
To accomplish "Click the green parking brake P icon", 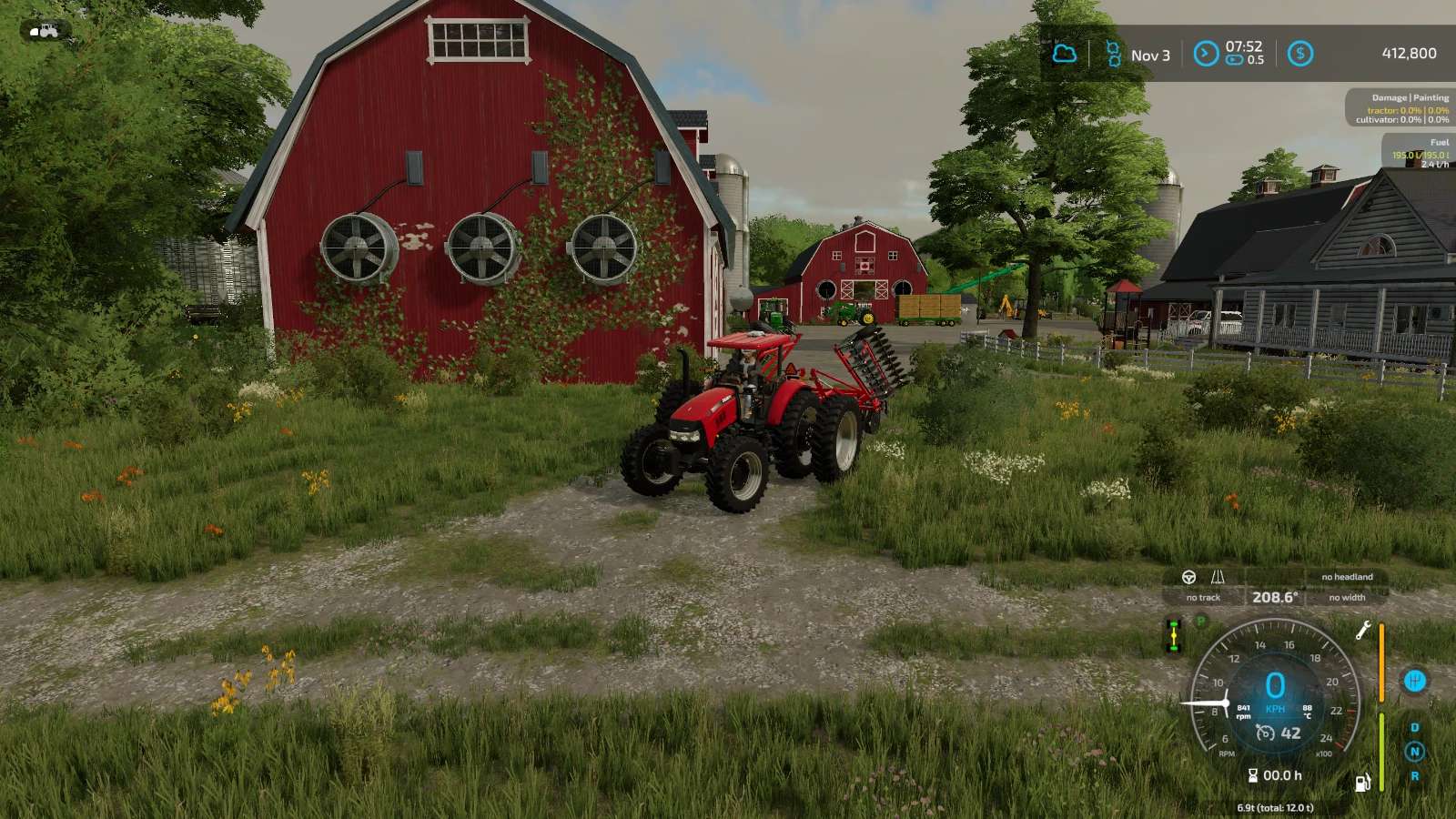I will click(1201, 621).
